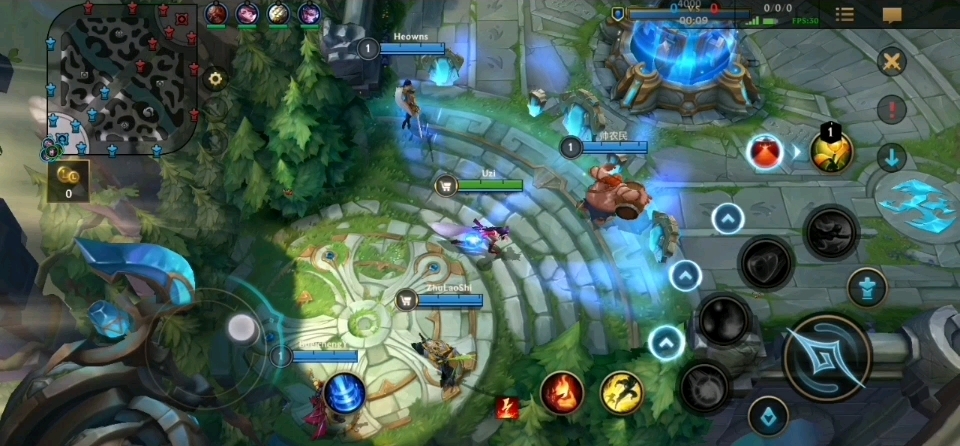Screen dimensions: 960x446
Task: Tap the blue tower target button
Action: click(867, 288)
